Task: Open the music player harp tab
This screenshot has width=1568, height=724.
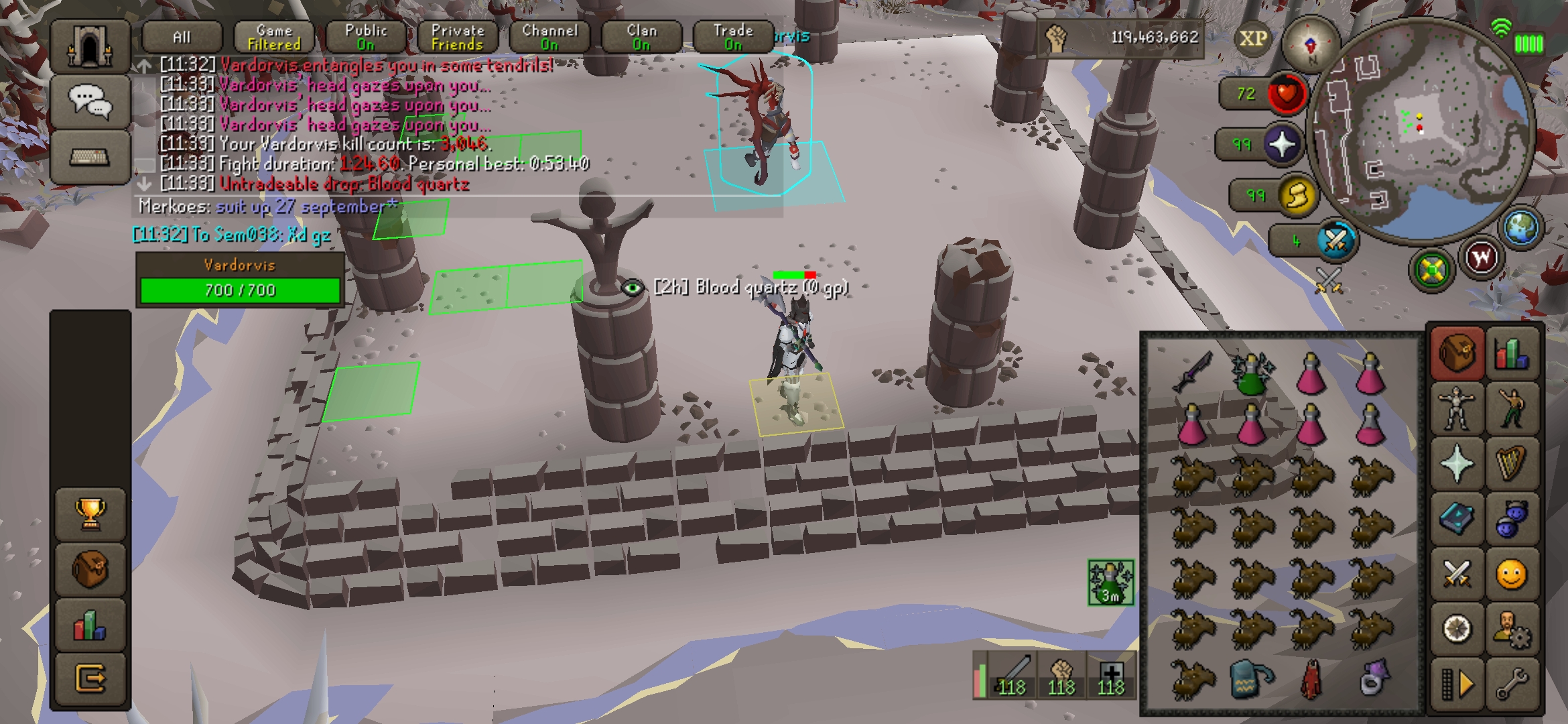Action: tap(1512, 463)
